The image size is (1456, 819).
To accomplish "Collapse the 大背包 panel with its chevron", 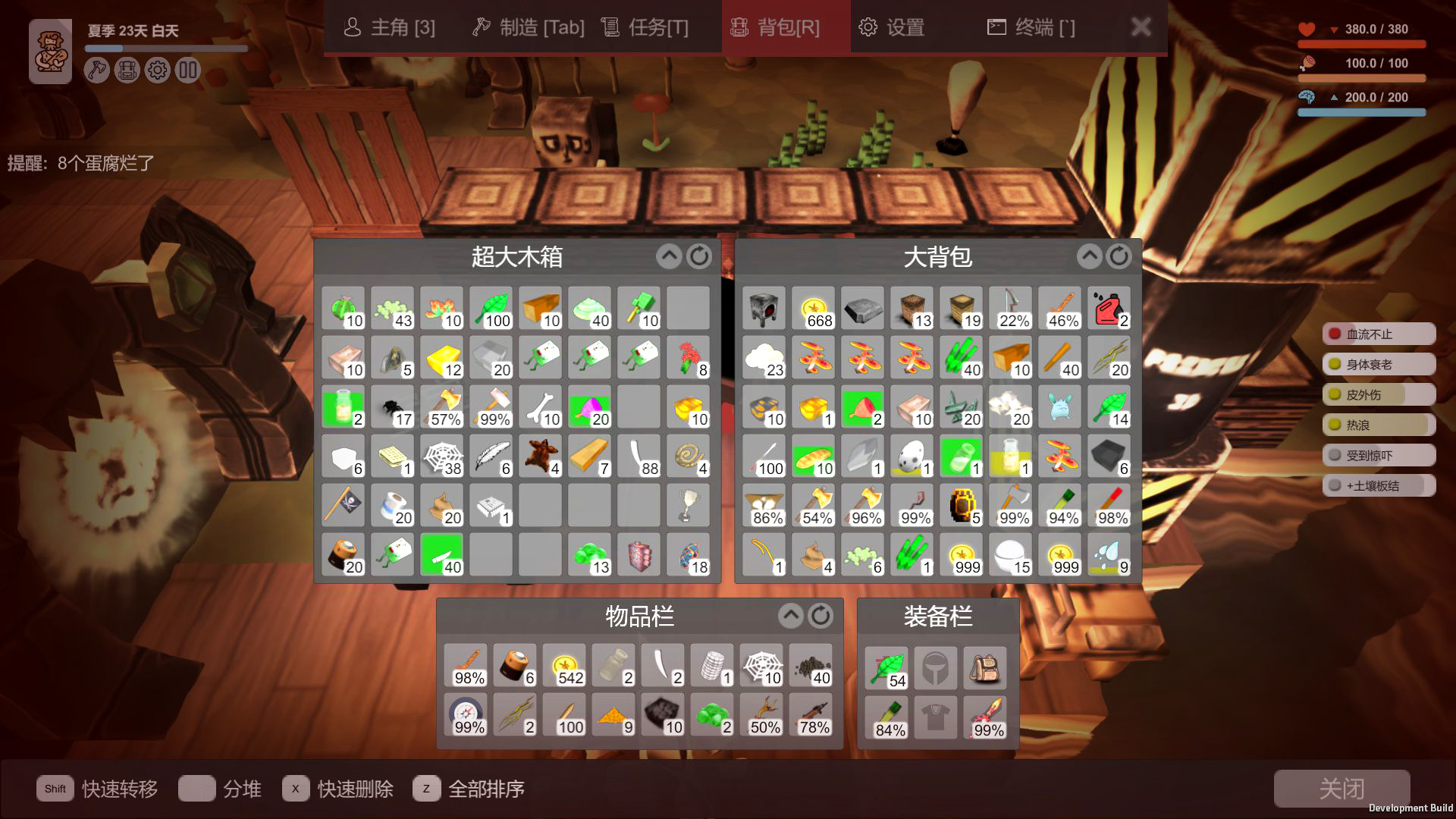I will (1090, 256).
